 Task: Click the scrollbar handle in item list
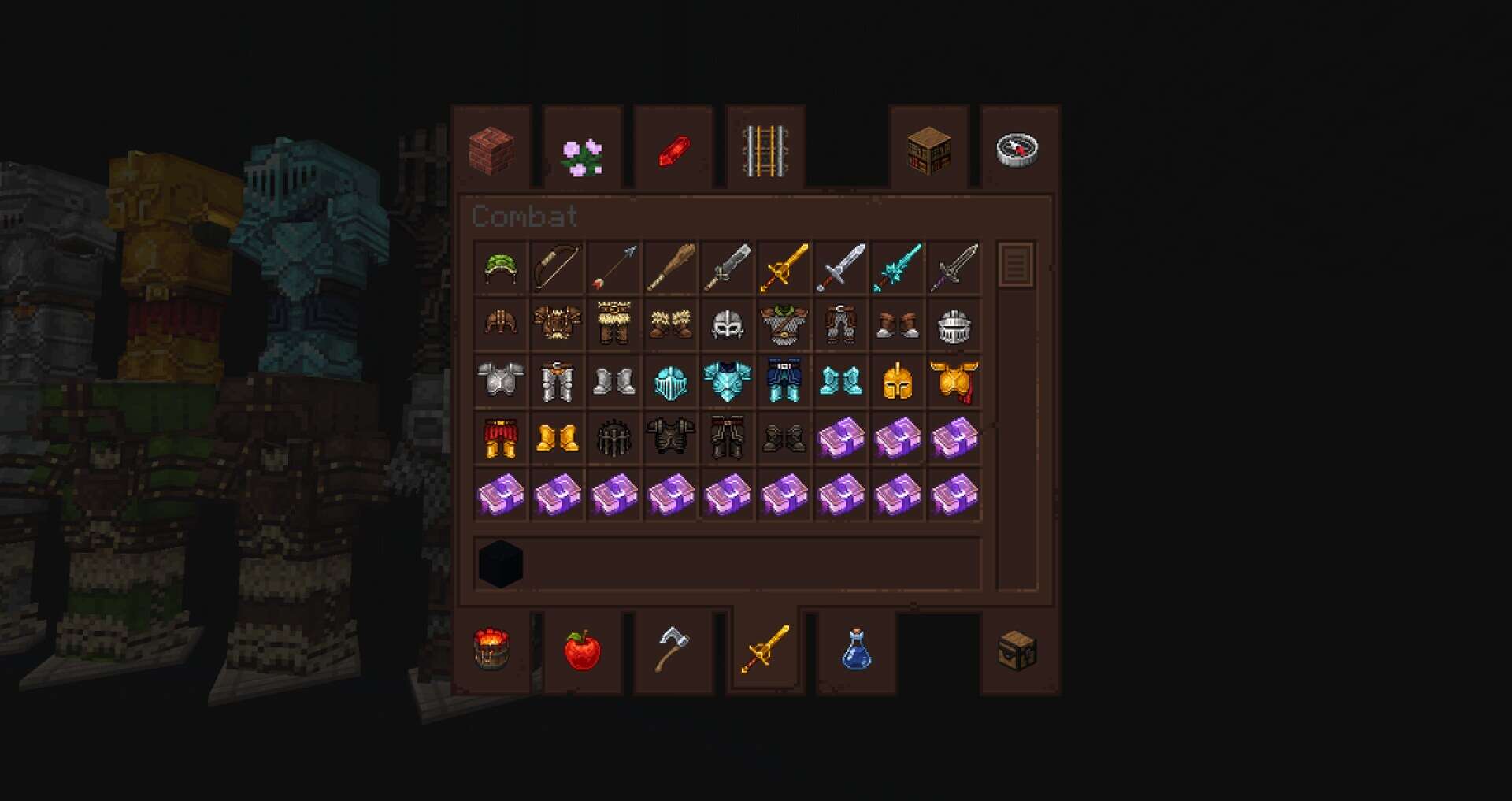tap(1016, 265)
